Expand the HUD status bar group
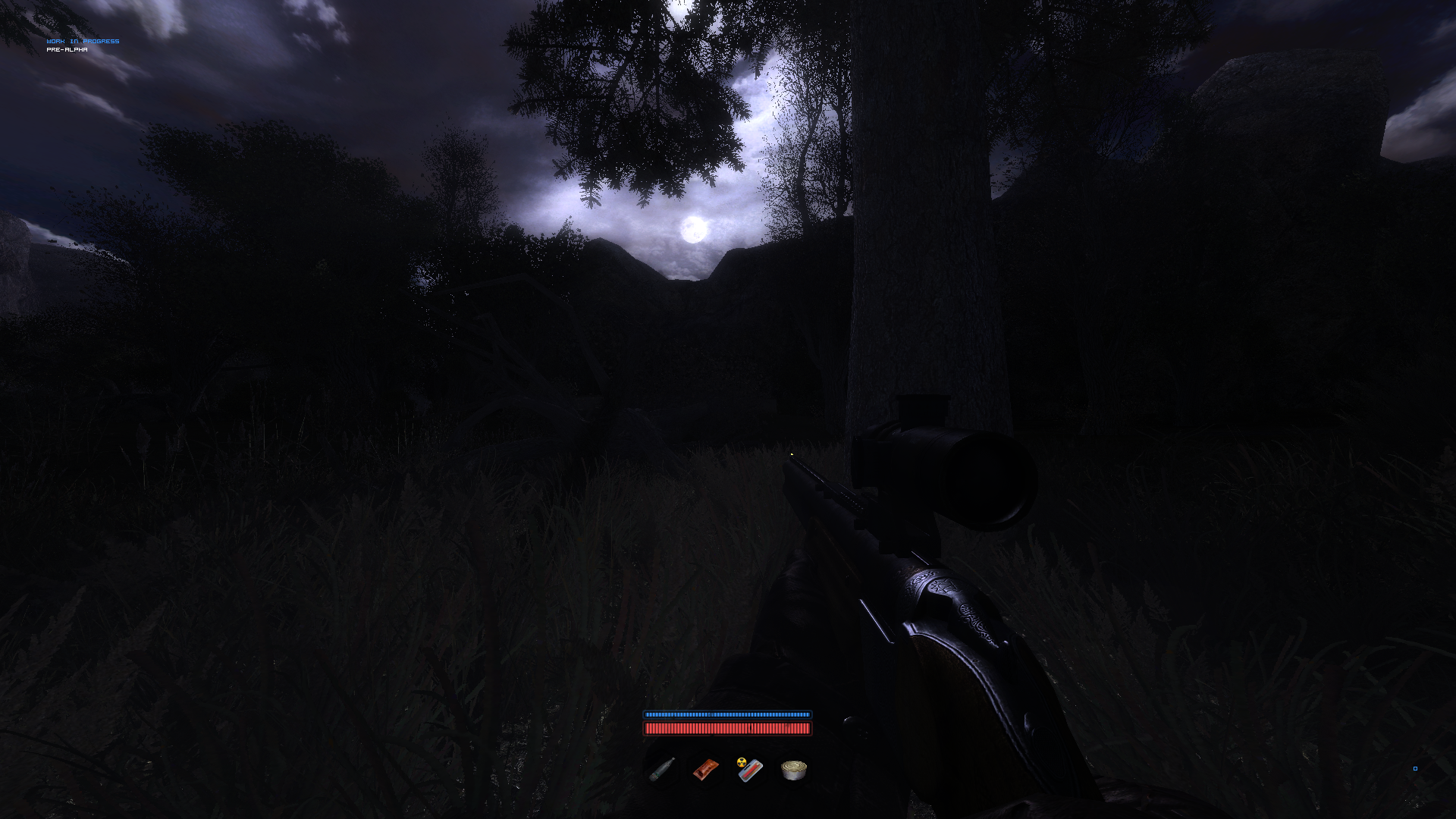The image size is (1456, 819). pos(727,721)
